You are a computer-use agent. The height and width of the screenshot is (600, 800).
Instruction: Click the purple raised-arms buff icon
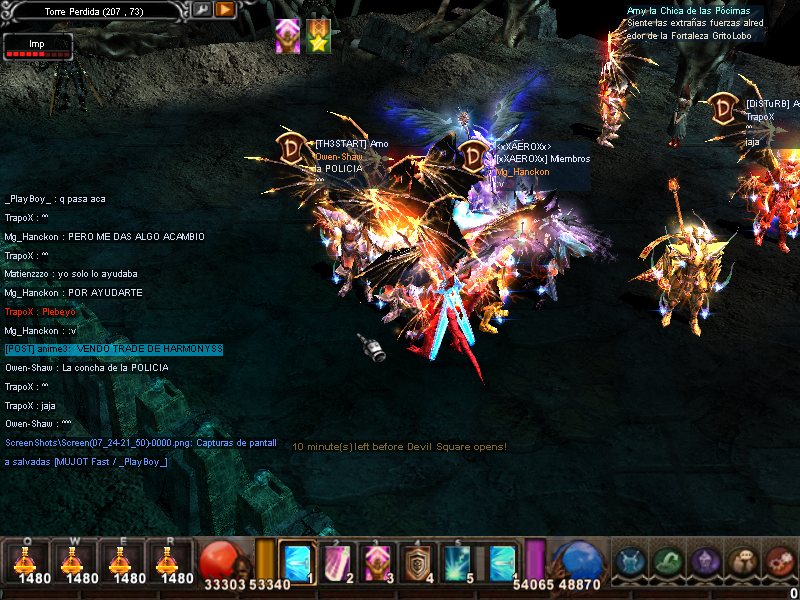[288, 36]
